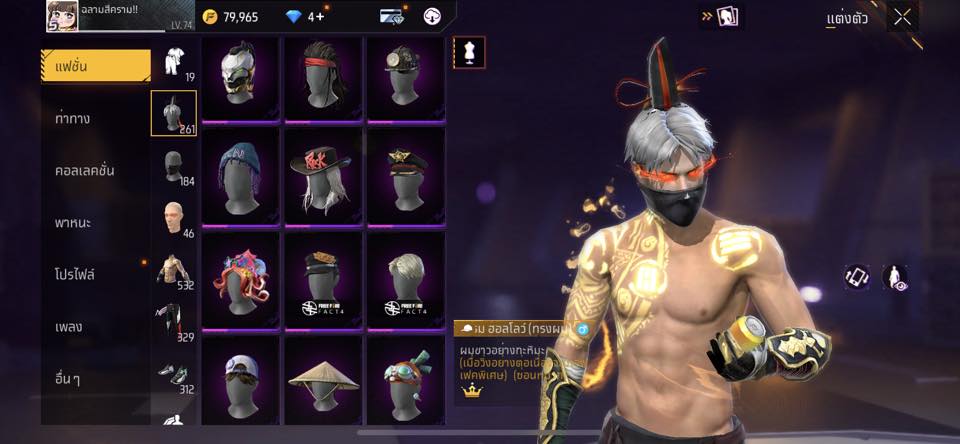Show the outfit sets subcategory with 19 items
This screenshot has width=960, height=444.
click(174, 62)
